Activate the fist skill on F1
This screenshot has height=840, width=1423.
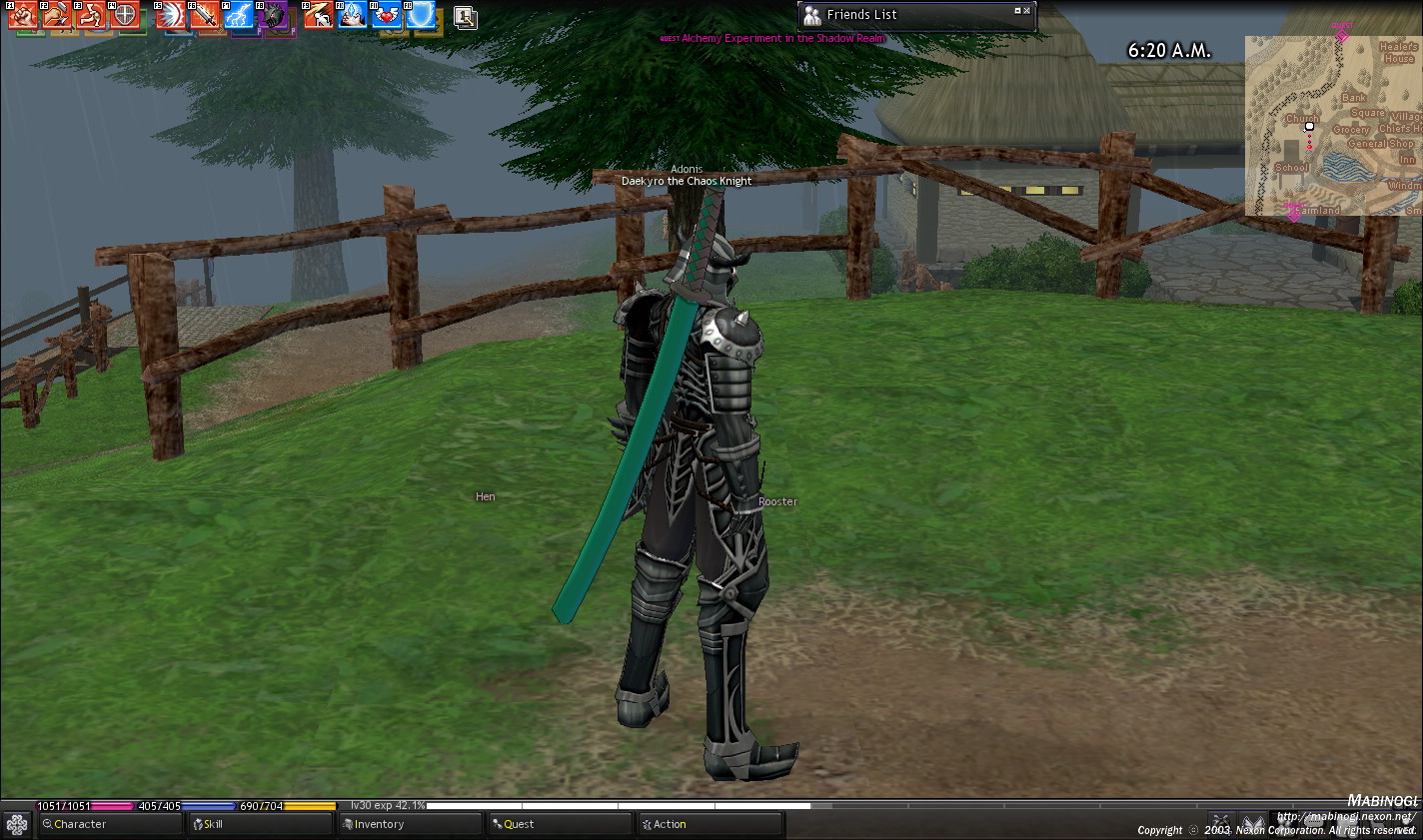[23, 15]
